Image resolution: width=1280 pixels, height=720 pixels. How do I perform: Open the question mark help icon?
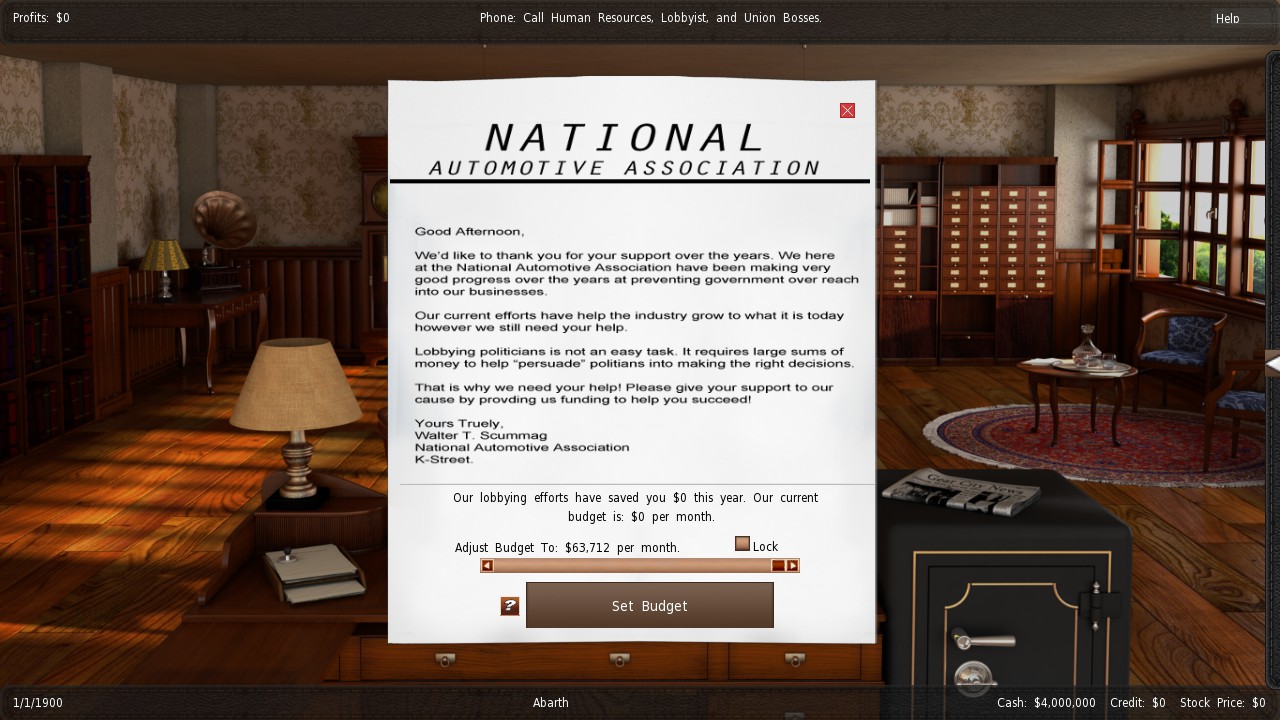(510, 606)
